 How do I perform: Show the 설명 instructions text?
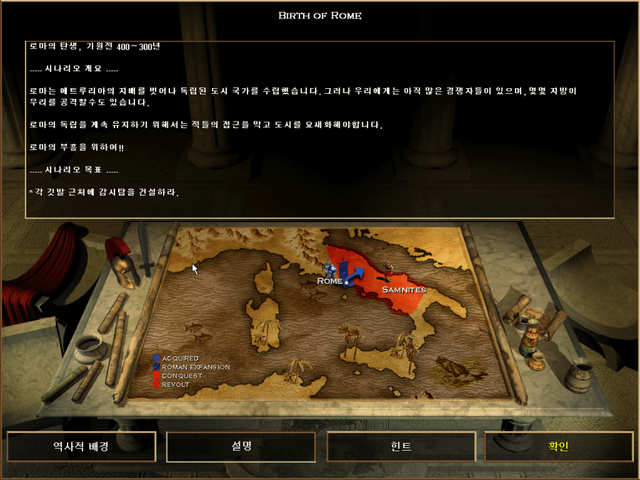(x=240, y=447)
